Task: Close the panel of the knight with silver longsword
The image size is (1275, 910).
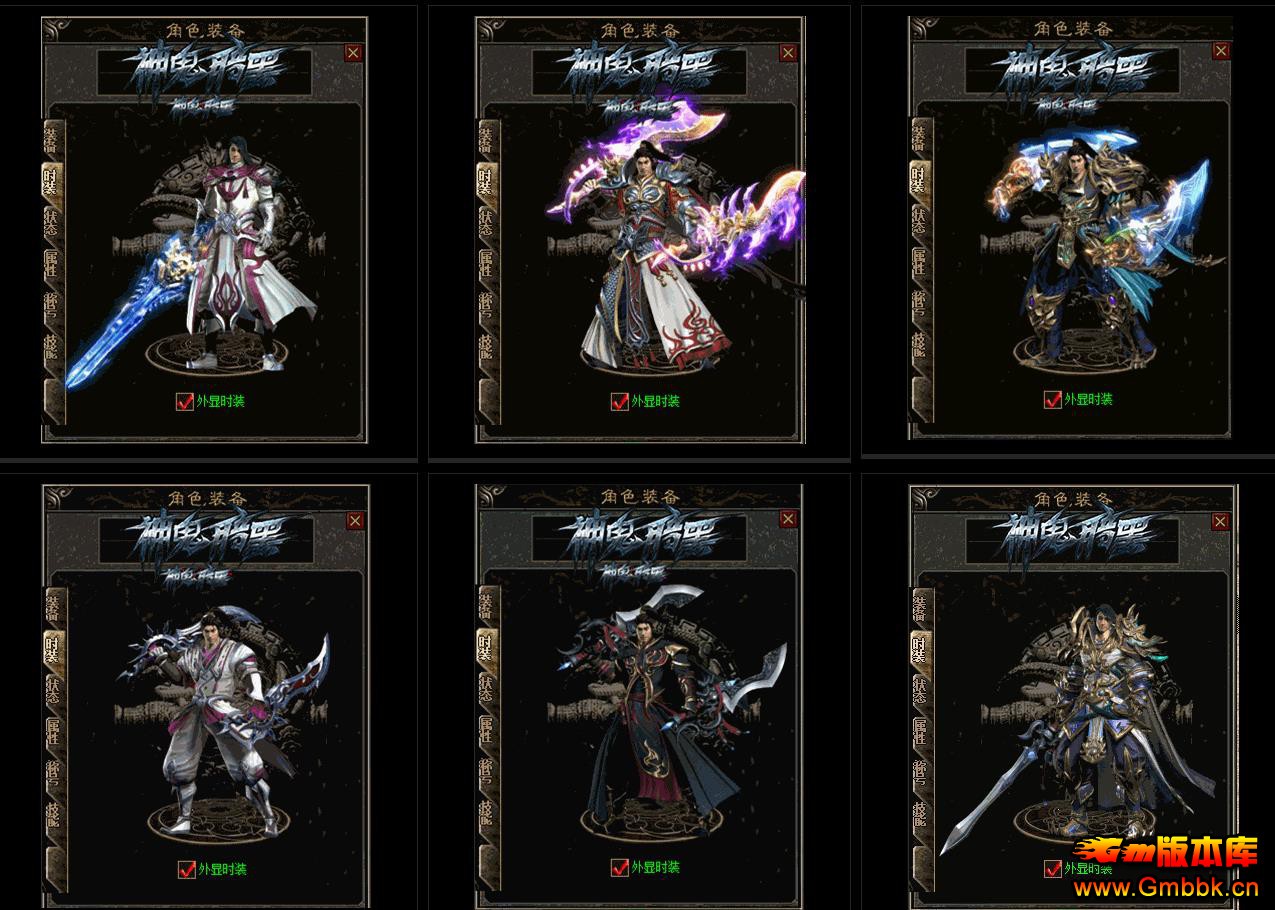Action: (1220, 522)
